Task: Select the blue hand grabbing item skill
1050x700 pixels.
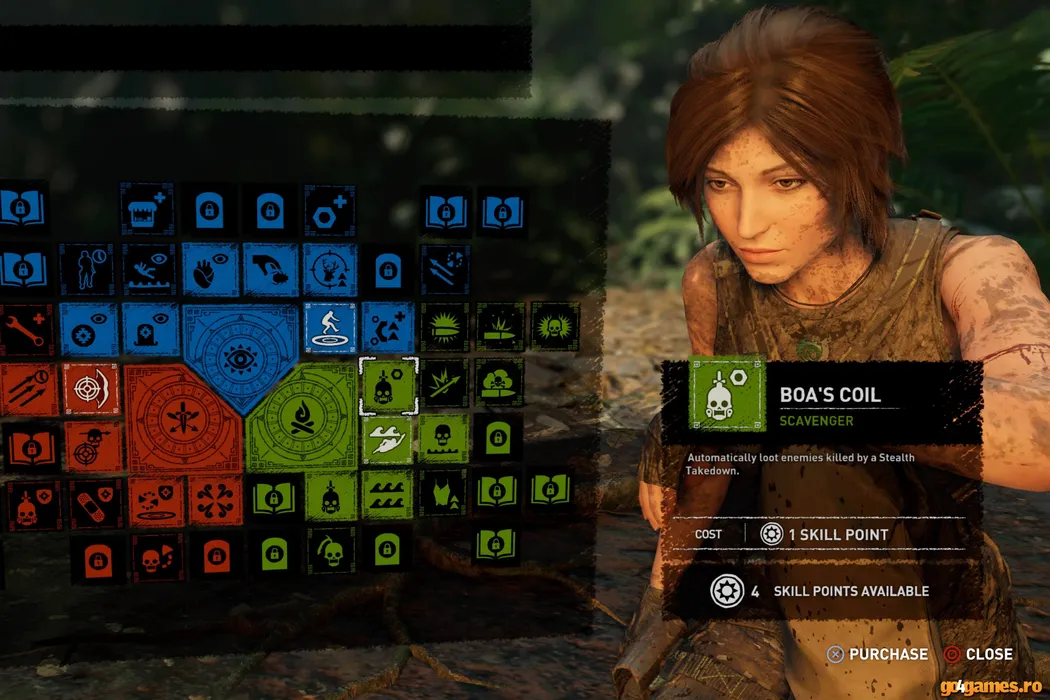Action: [270, 269]
